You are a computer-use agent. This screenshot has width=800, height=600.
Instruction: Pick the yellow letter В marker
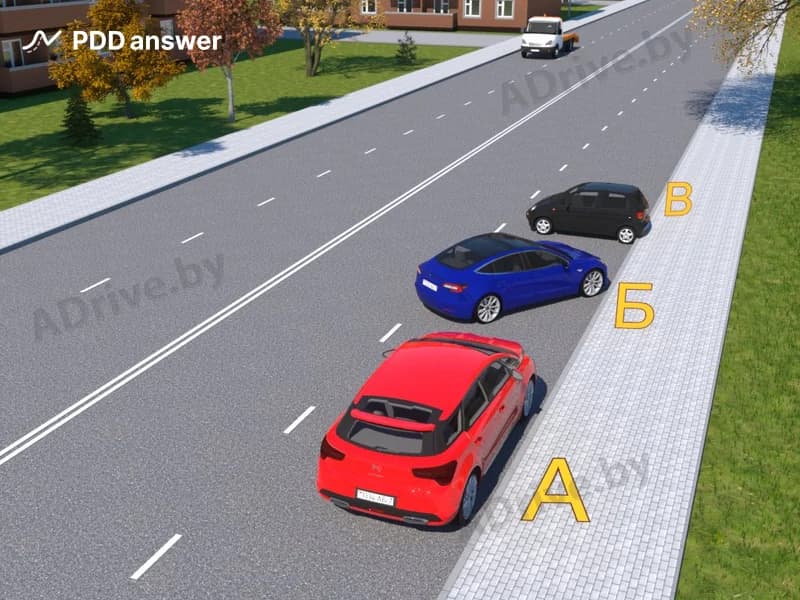click(678, 199)
